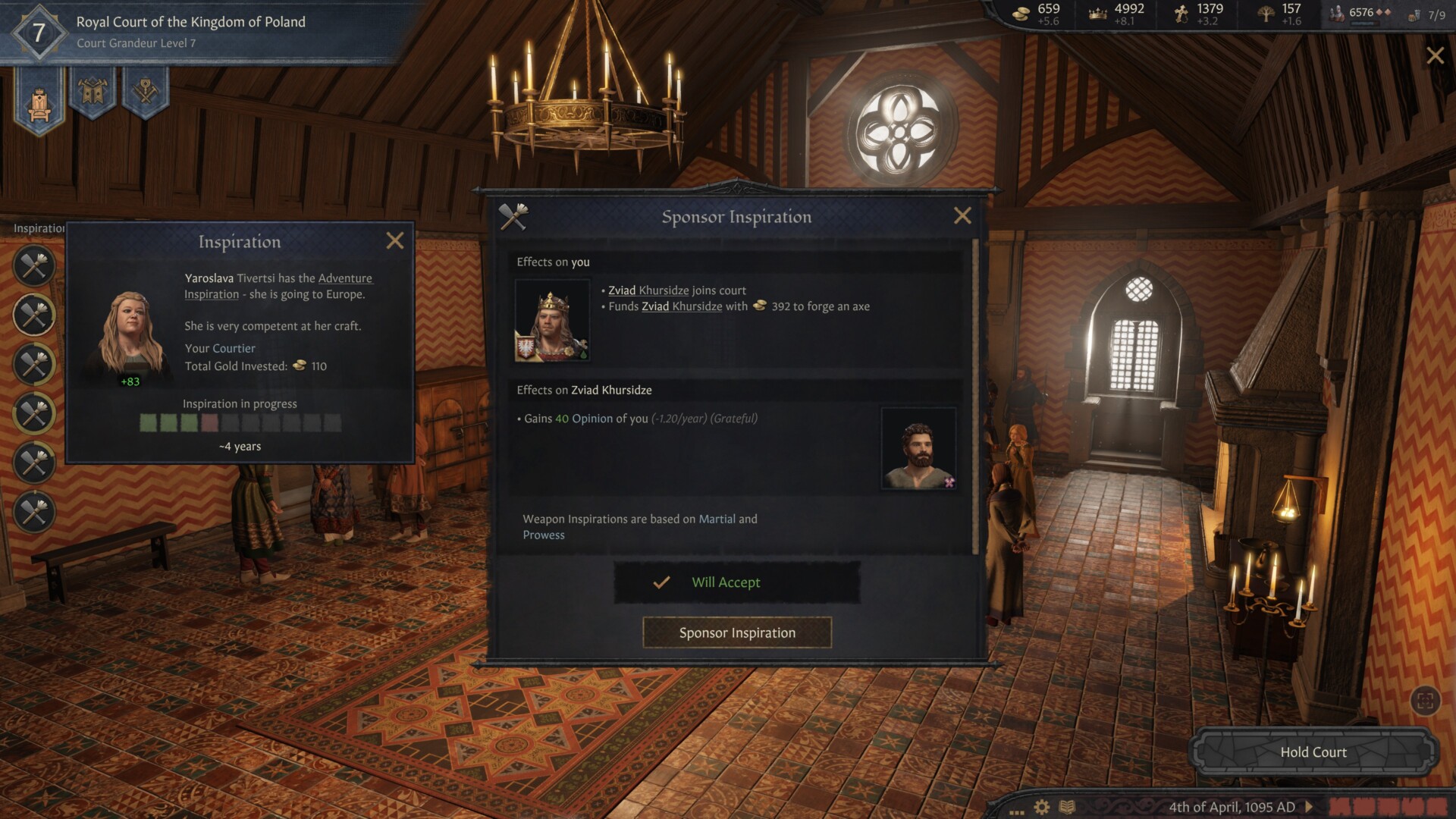The height and width of the screenshot is (819, 1456).
Task: Click the Court Grandeur level 7 badge
Action: click(x=39, y=33)
